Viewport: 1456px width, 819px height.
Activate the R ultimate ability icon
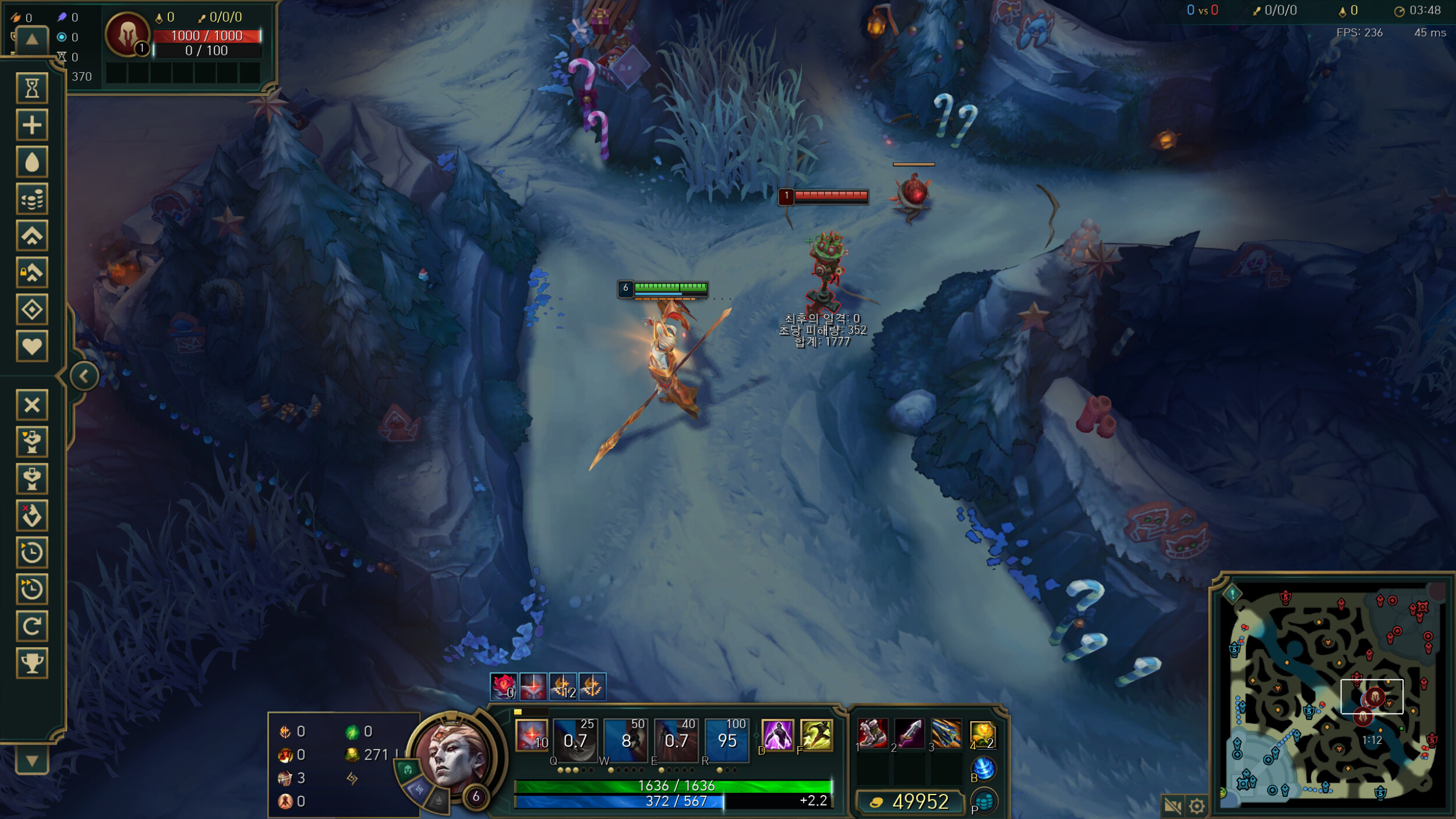coord(726,740)
